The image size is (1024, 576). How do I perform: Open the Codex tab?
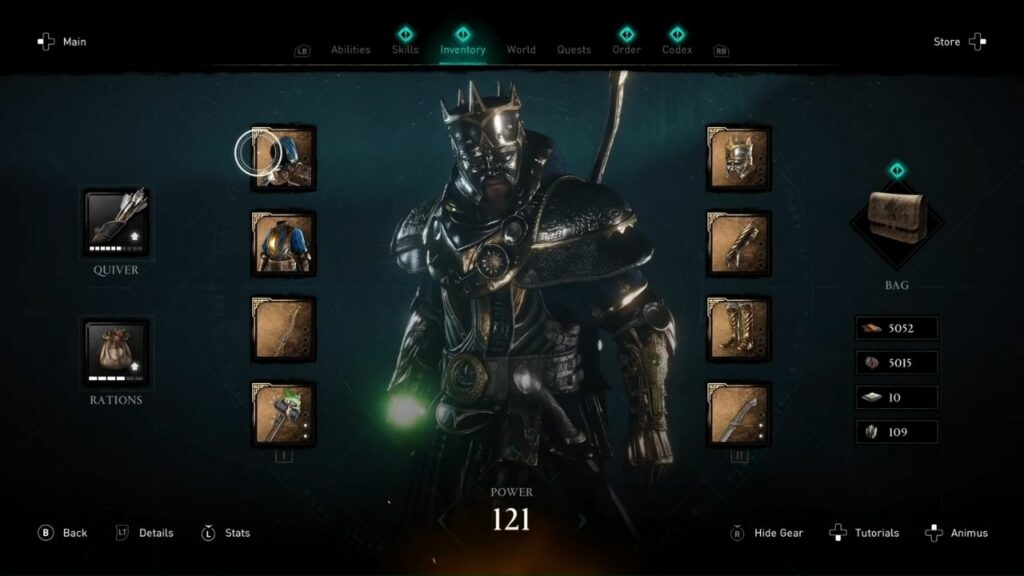pyautogui.click(x=677, y=50)
